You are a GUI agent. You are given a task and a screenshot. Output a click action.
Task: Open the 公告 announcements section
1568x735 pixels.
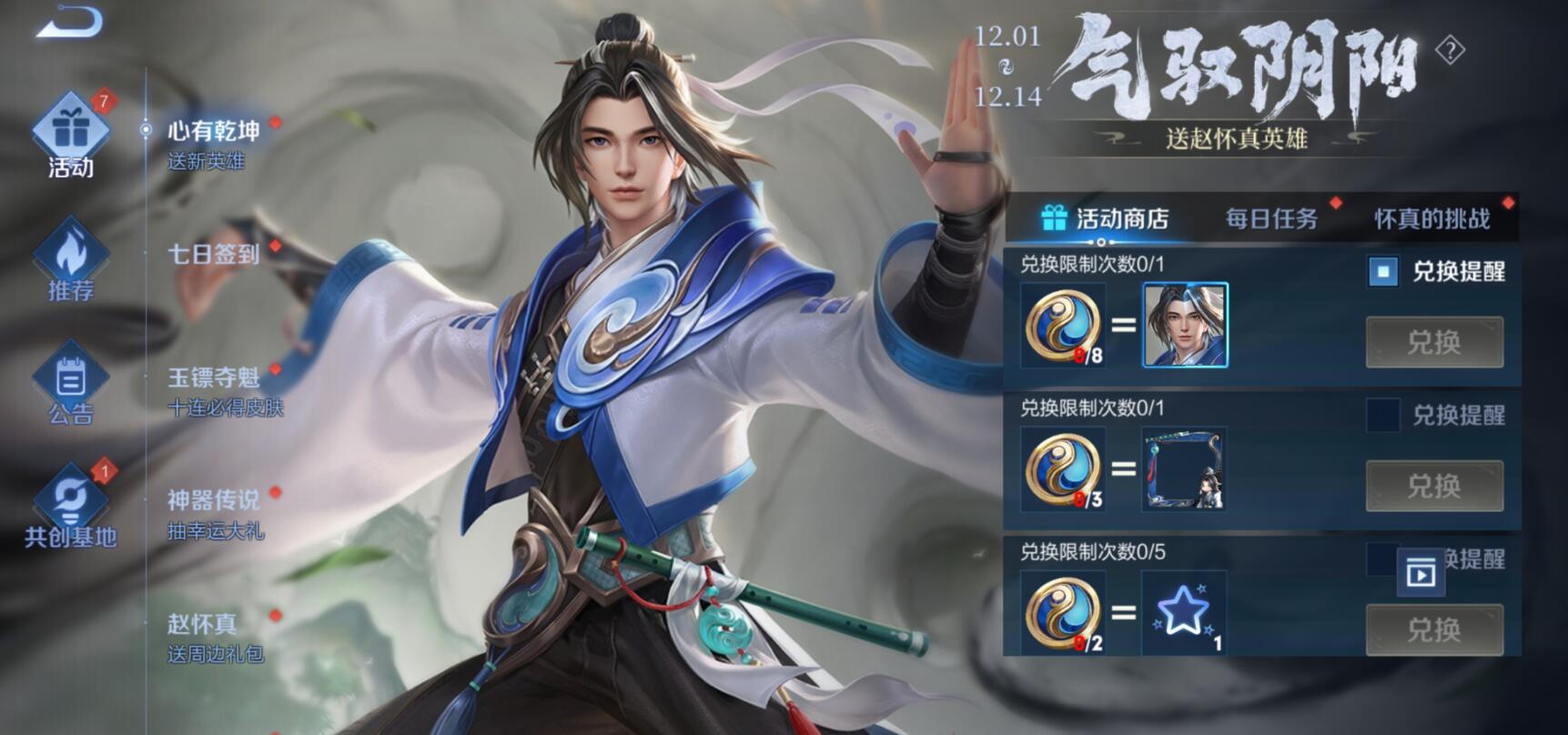tap(71, 384)
